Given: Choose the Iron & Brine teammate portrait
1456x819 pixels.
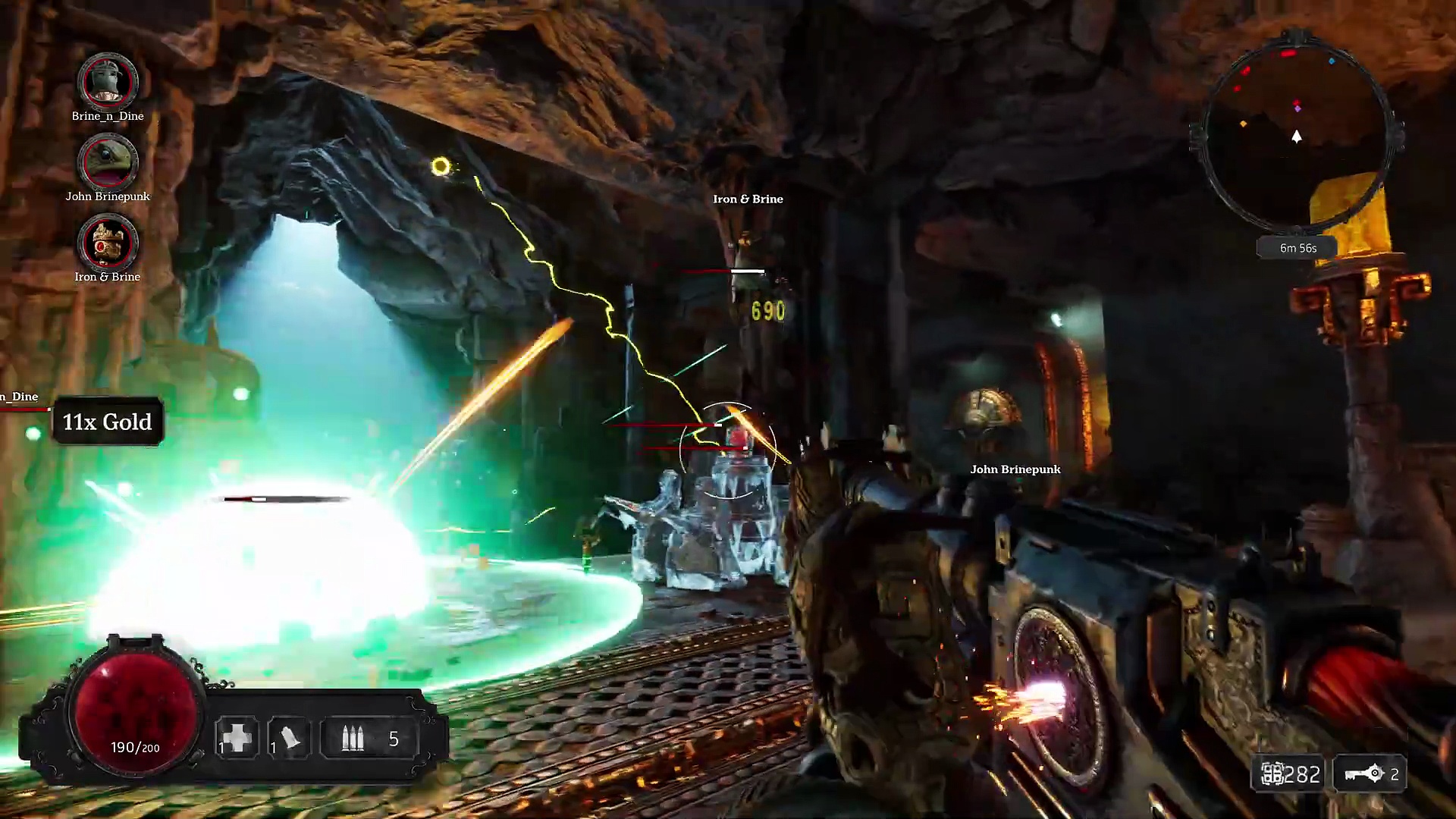Looking at the screenshot, I should (108, 243).
